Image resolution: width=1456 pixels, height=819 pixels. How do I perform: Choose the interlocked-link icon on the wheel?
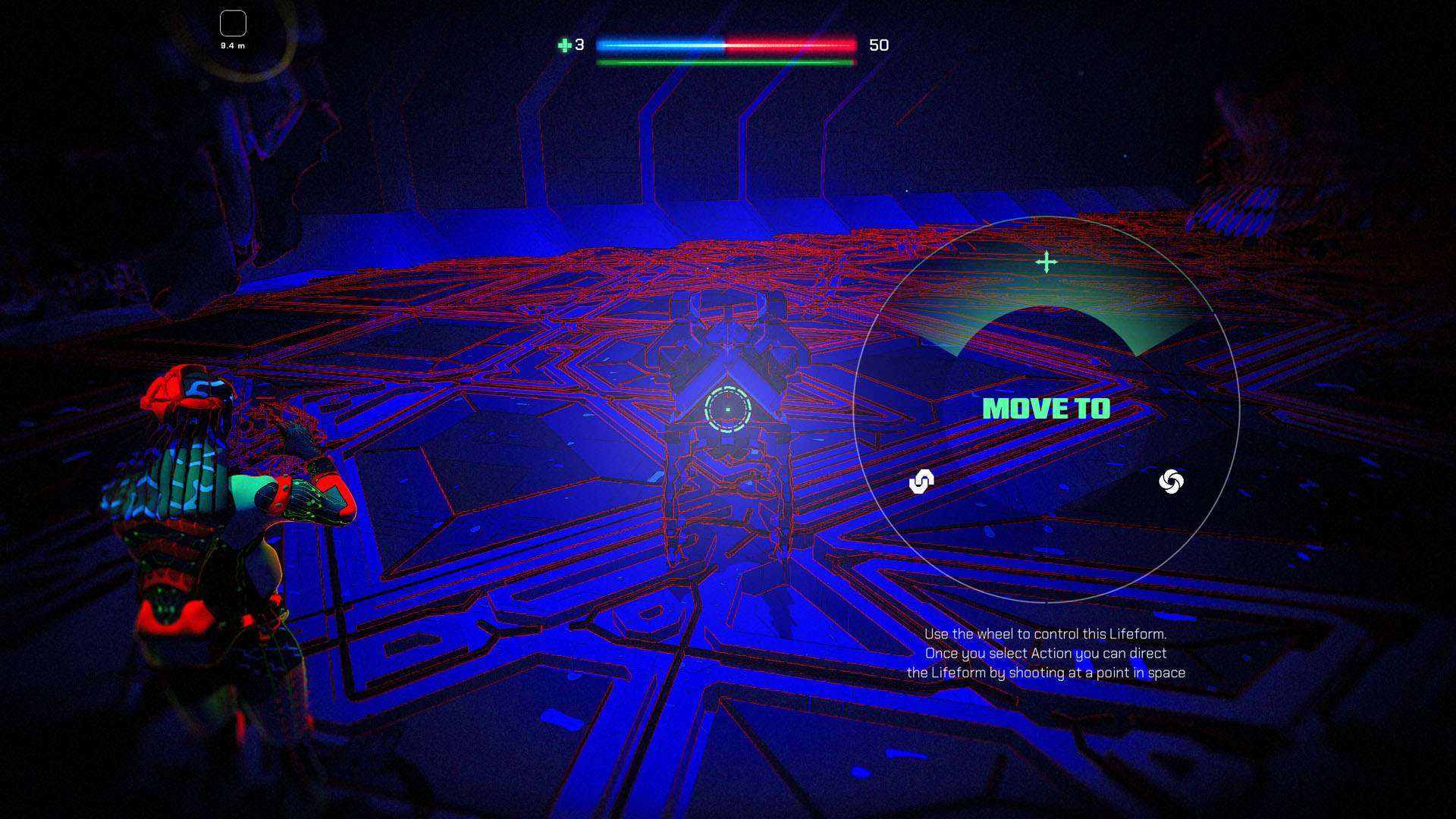[x=921, y=482]
